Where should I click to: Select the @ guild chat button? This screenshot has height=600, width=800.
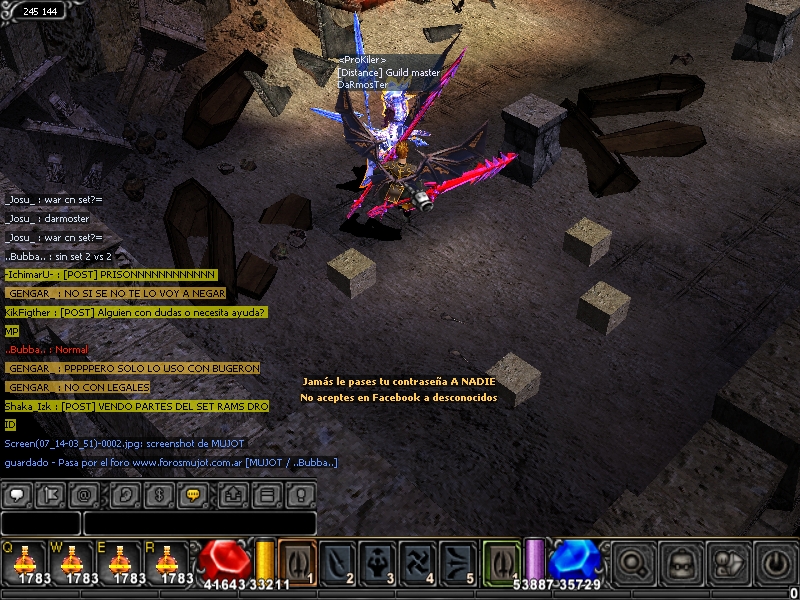pos(85,494)
